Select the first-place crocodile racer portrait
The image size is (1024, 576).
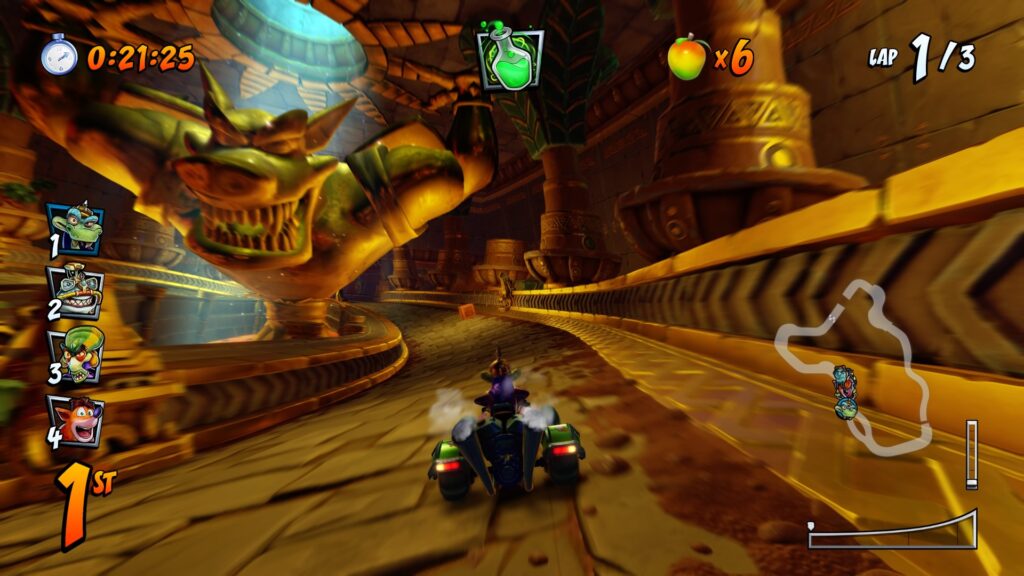coord(74,229)
